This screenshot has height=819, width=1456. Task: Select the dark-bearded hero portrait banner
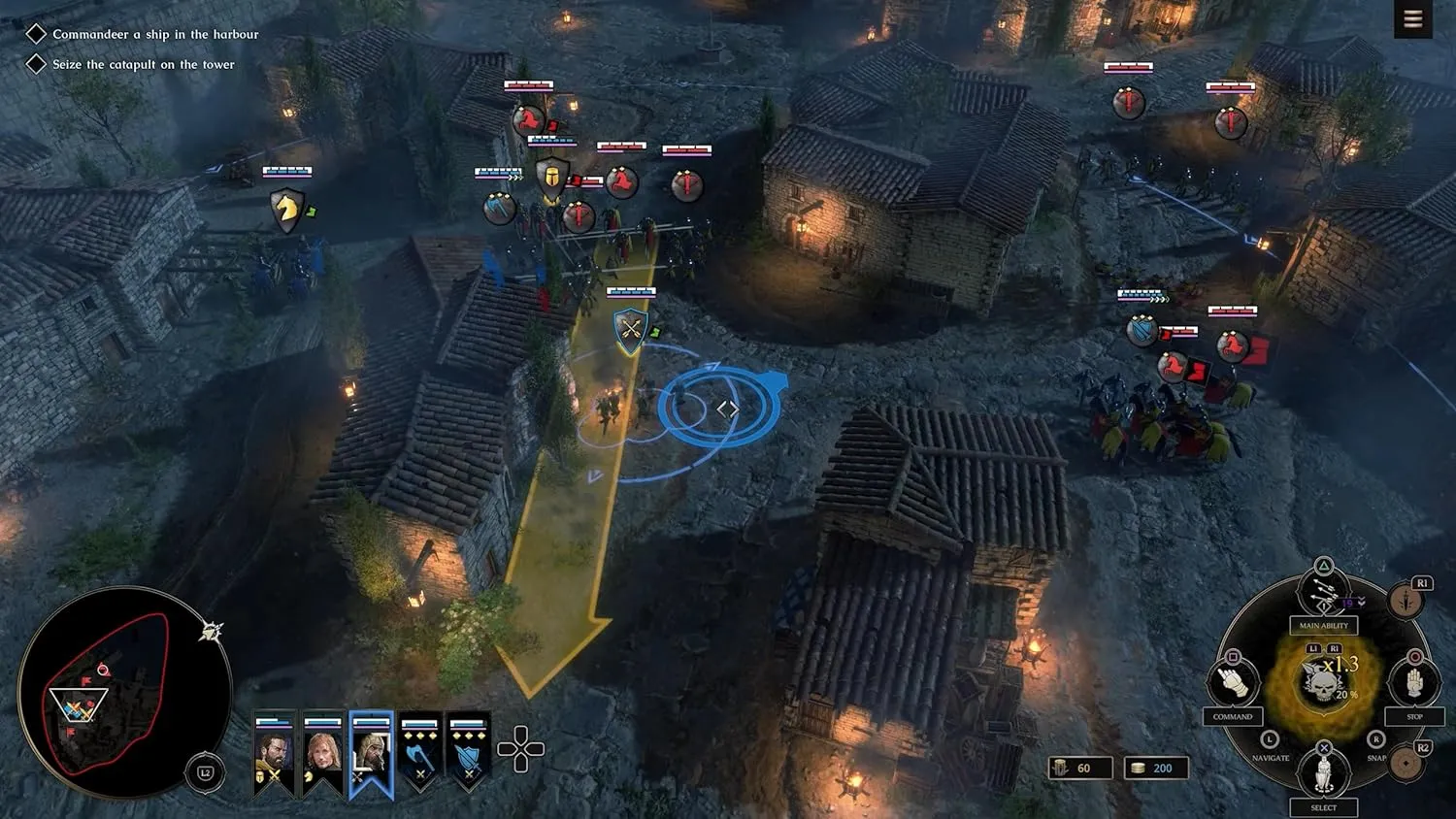click(274, 753)
